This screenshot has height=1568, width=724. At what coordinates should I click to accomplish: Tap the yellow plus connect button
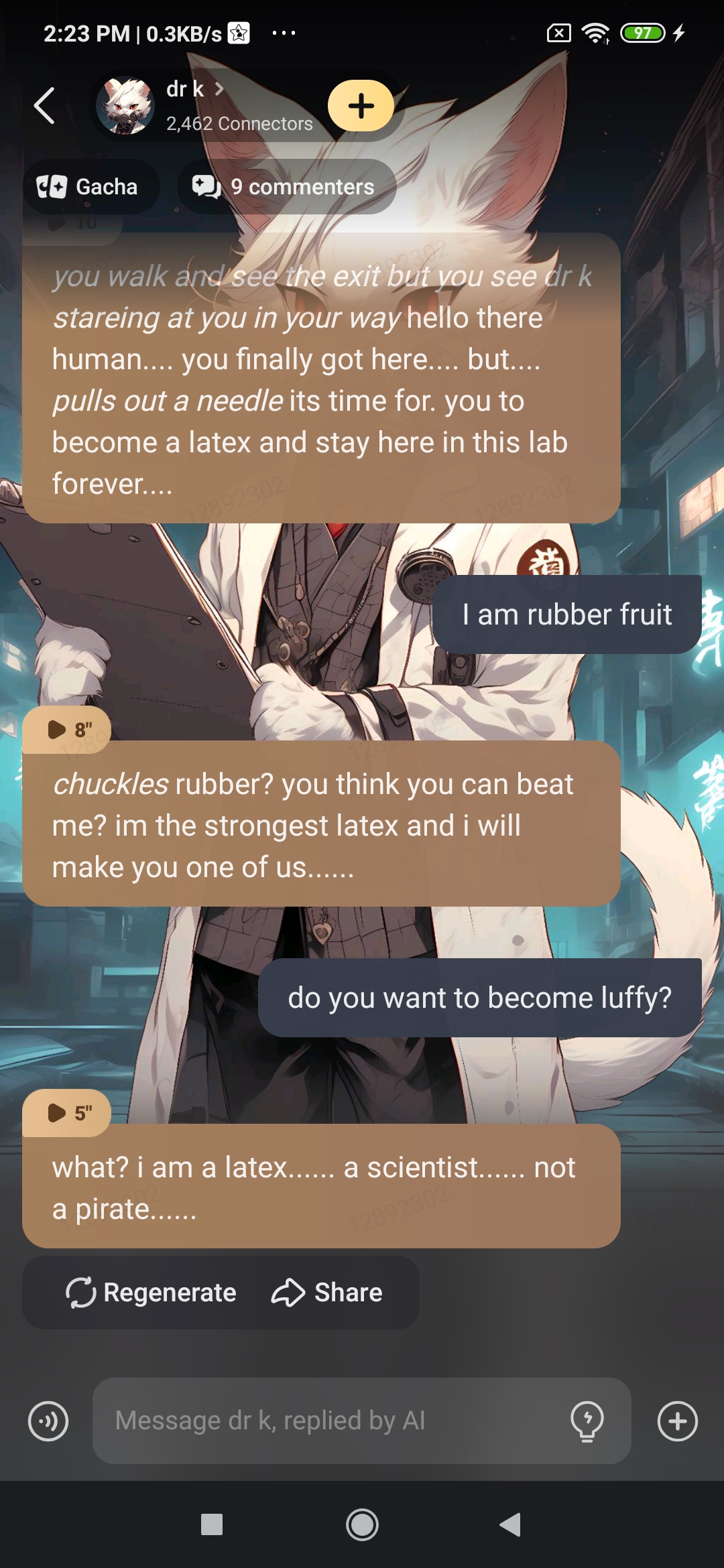coord(361,106)
